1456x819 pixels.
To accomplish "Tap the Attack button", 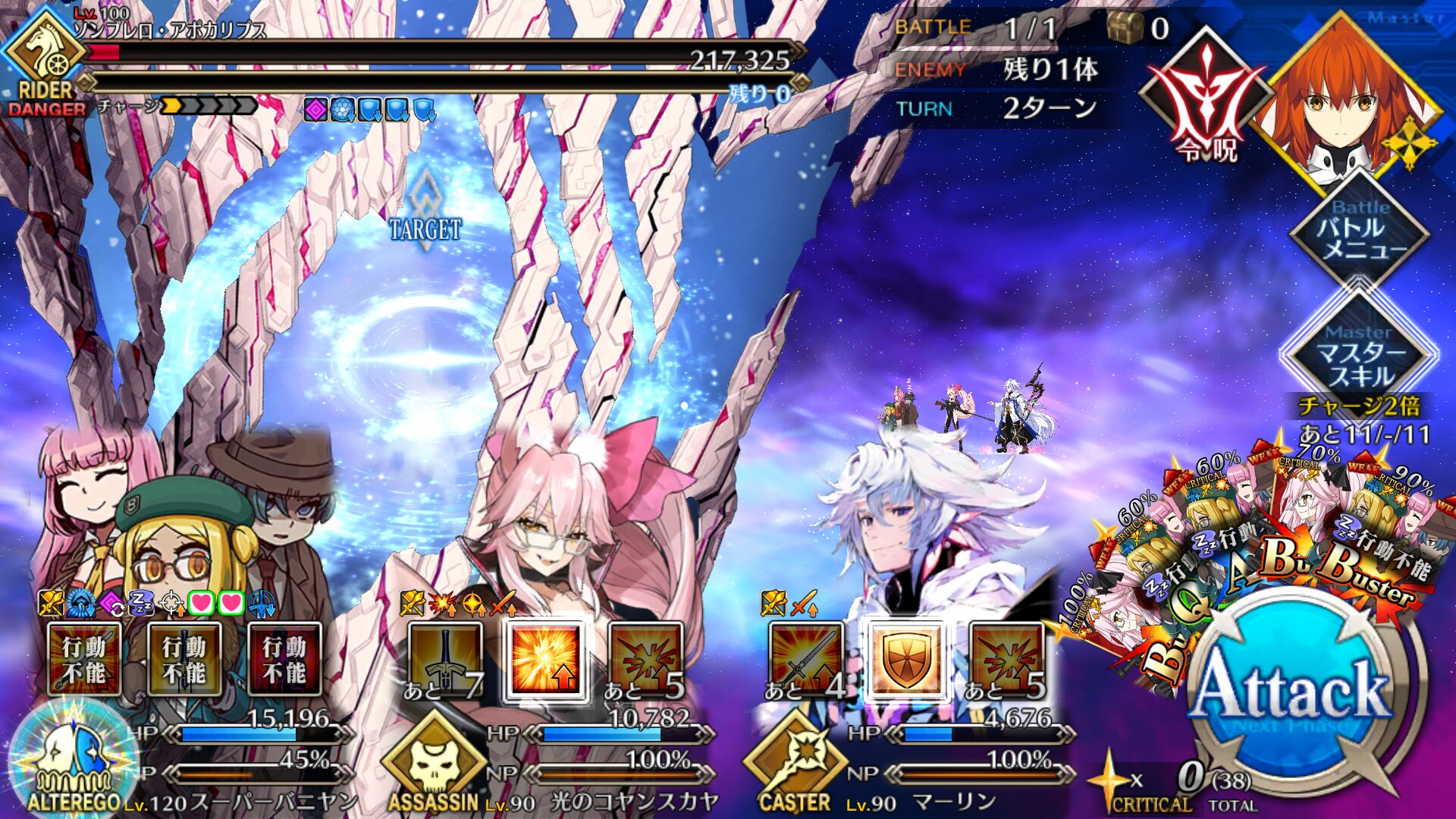I will pos(1293,694).
